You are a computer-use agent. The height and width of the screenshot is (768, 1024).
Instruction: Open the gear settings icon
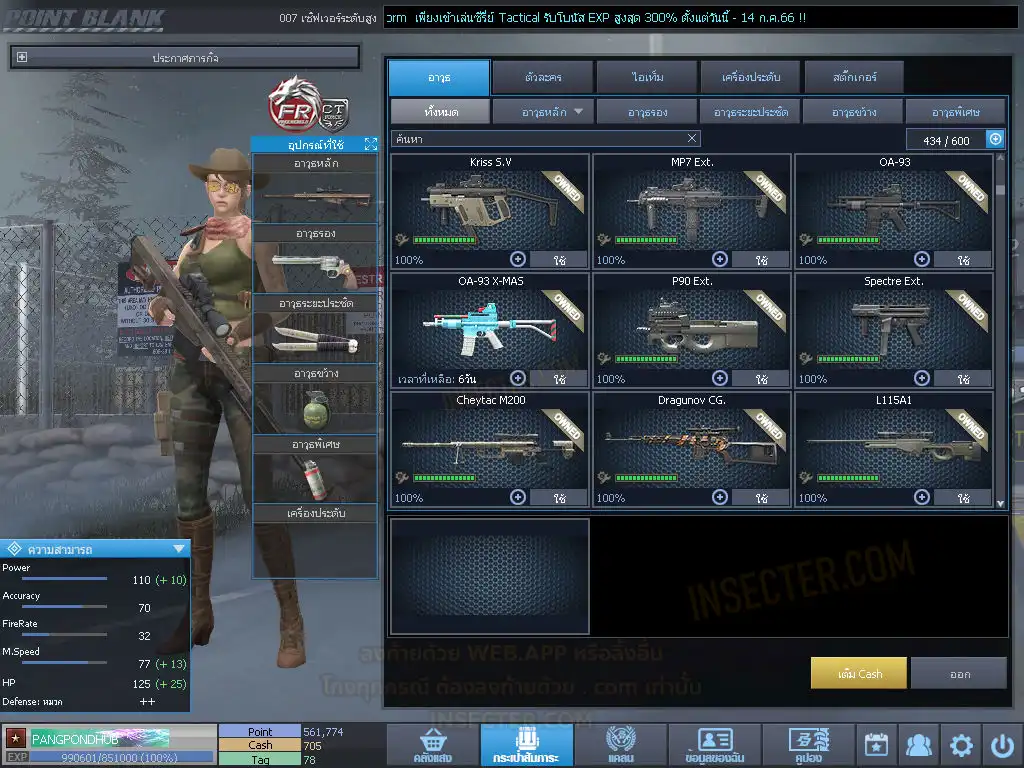[961, 745]
